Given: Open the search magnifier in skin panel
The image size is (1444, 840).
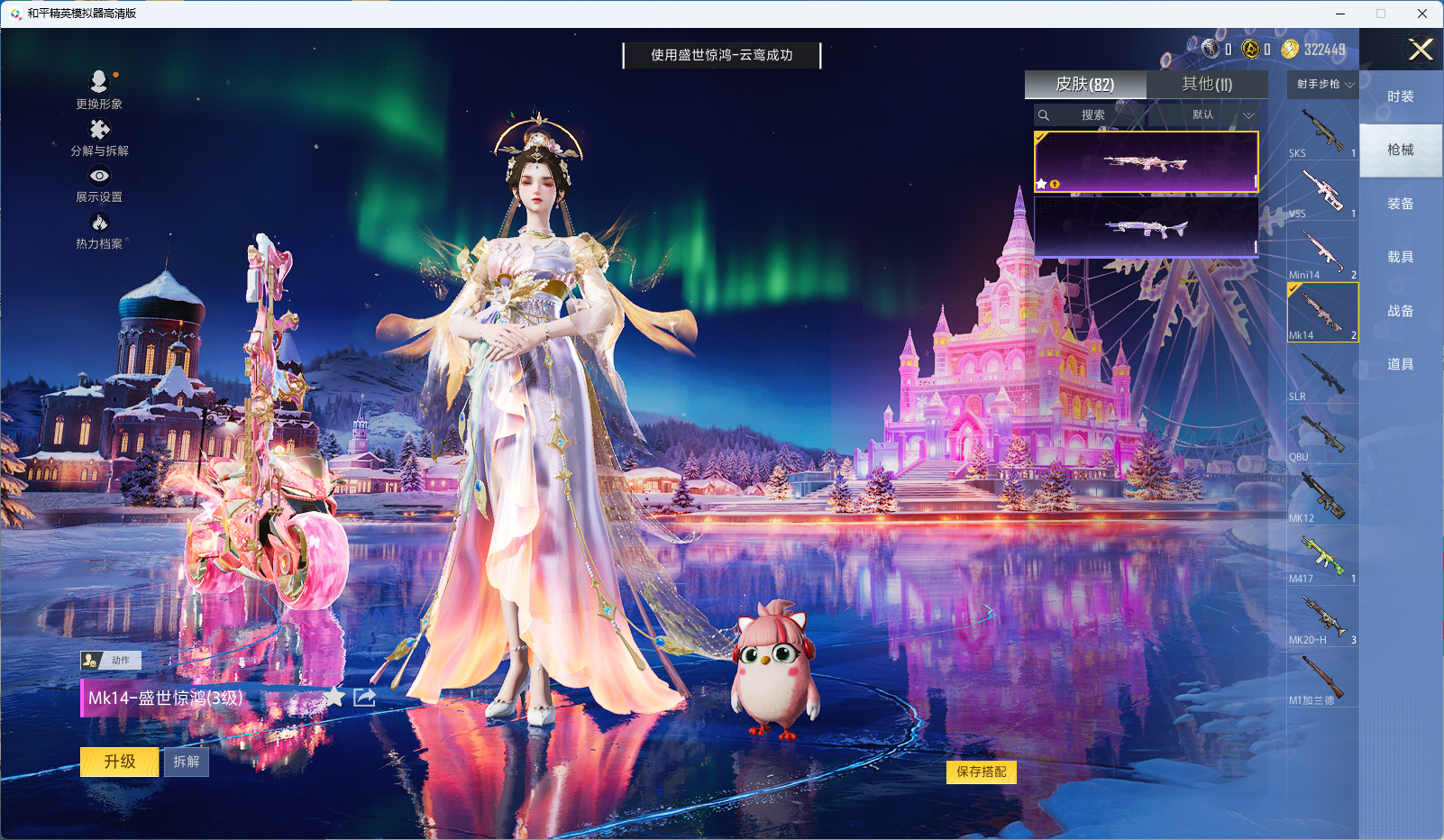Looking at the screenshot, I should pyautogui.click(x=1044, y=115).
